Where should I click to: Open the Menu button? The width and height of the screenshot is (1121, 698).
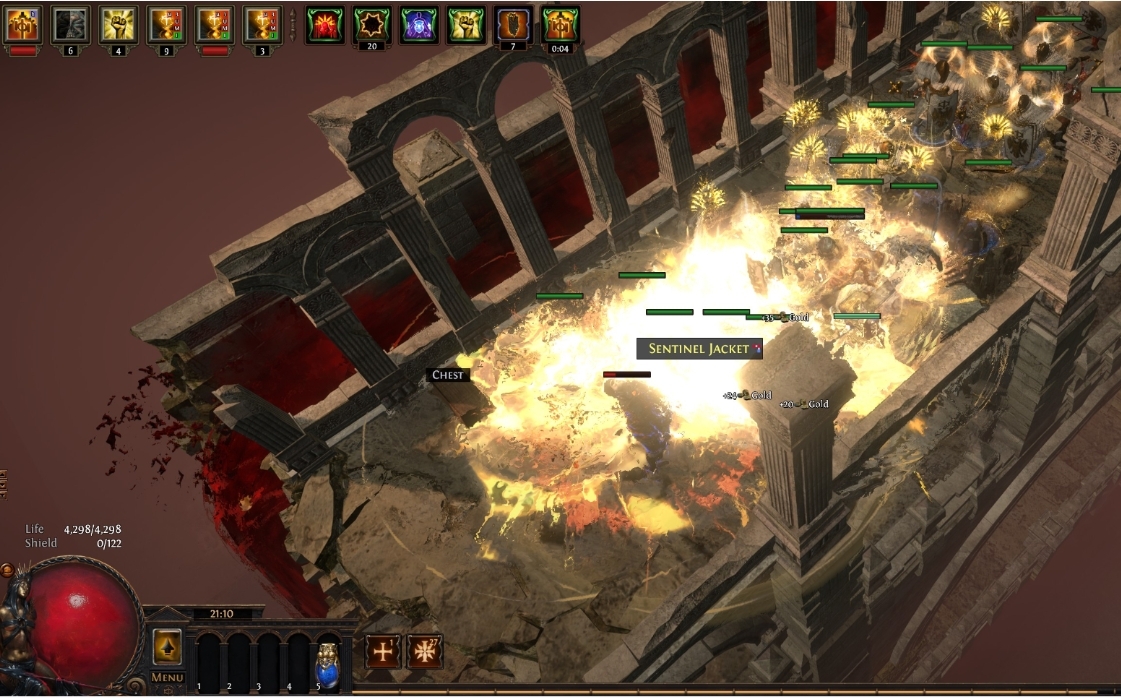click(167, 677)
